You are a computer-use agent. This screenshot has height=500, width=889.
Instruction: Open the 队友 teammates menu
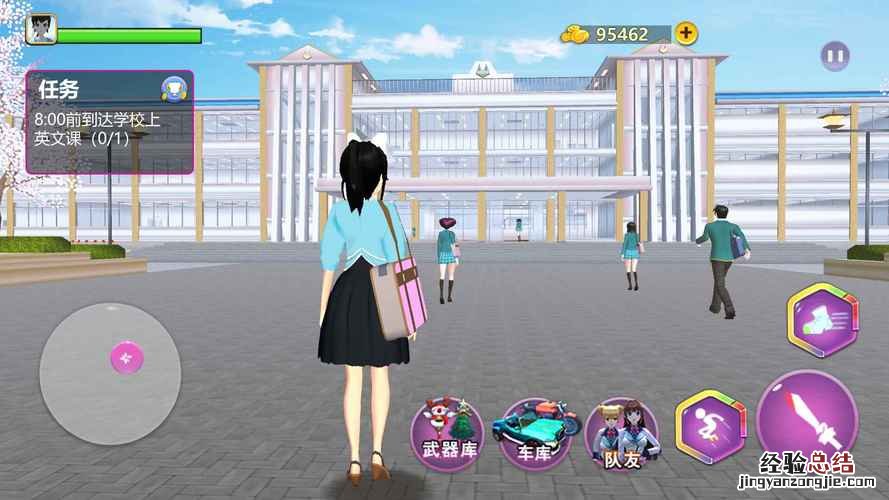[x=621, y=435]
